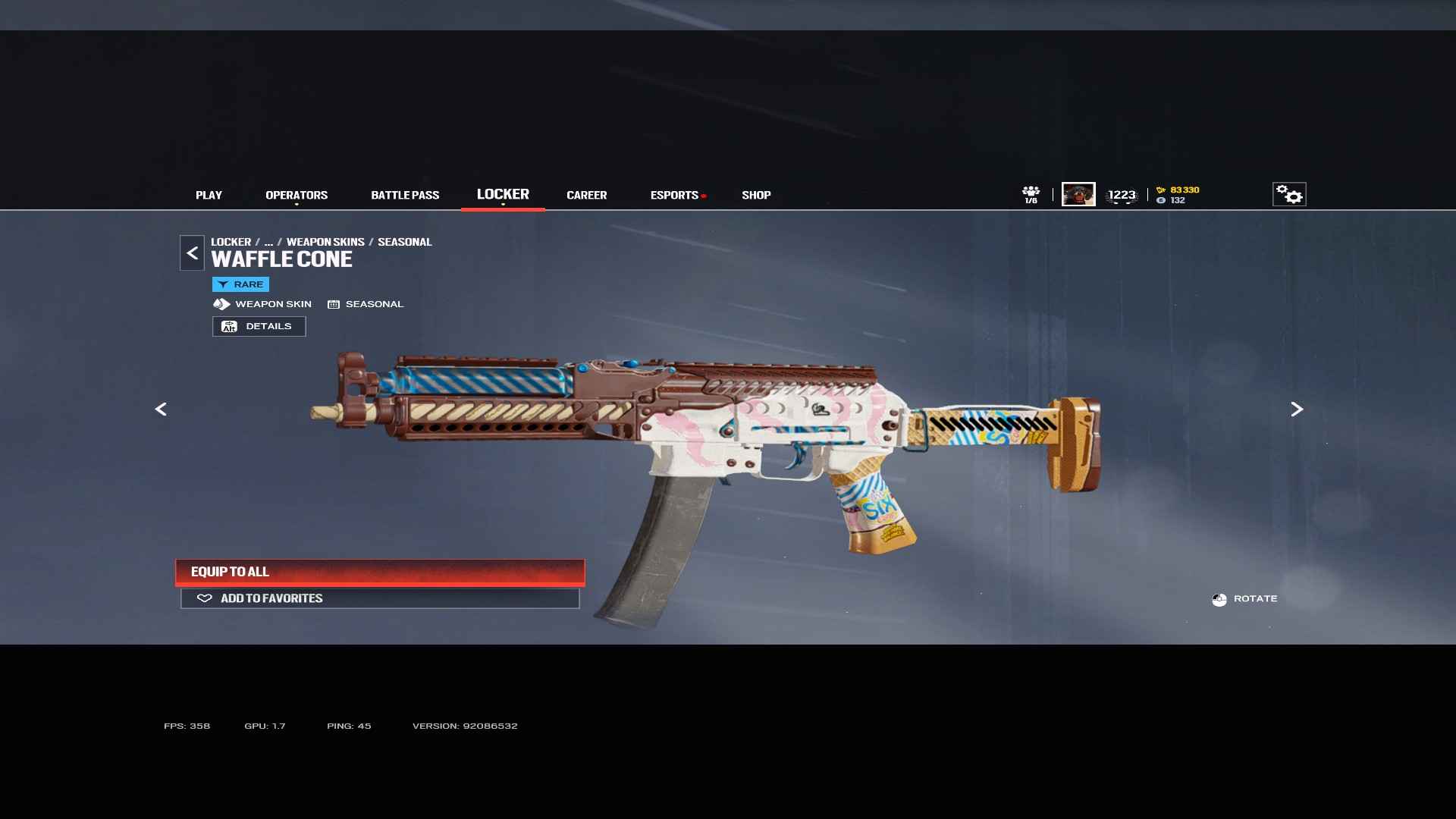The height and width of the screenshot is (819, 1456).
Task: Equip Waffle Cone skin to all
Action: click(x=380, y=572)
